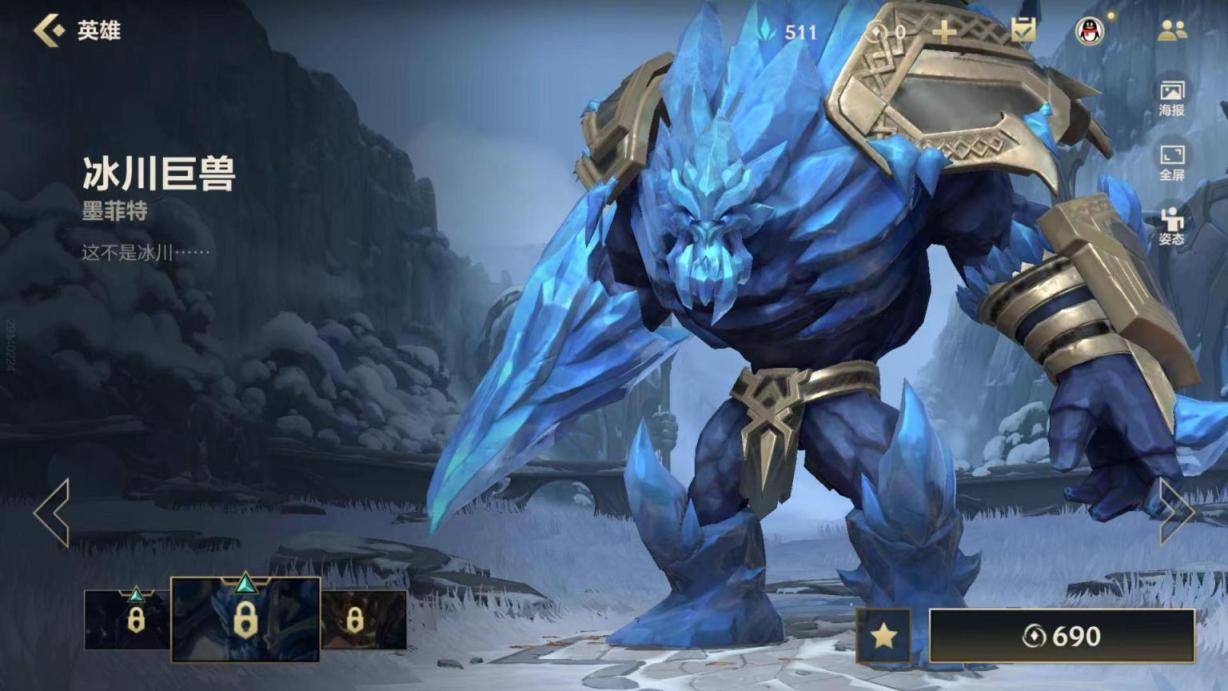Select the rightmost locked skin thumbnail
This screenshot has height=691, width=1228.
click(363, 619)
